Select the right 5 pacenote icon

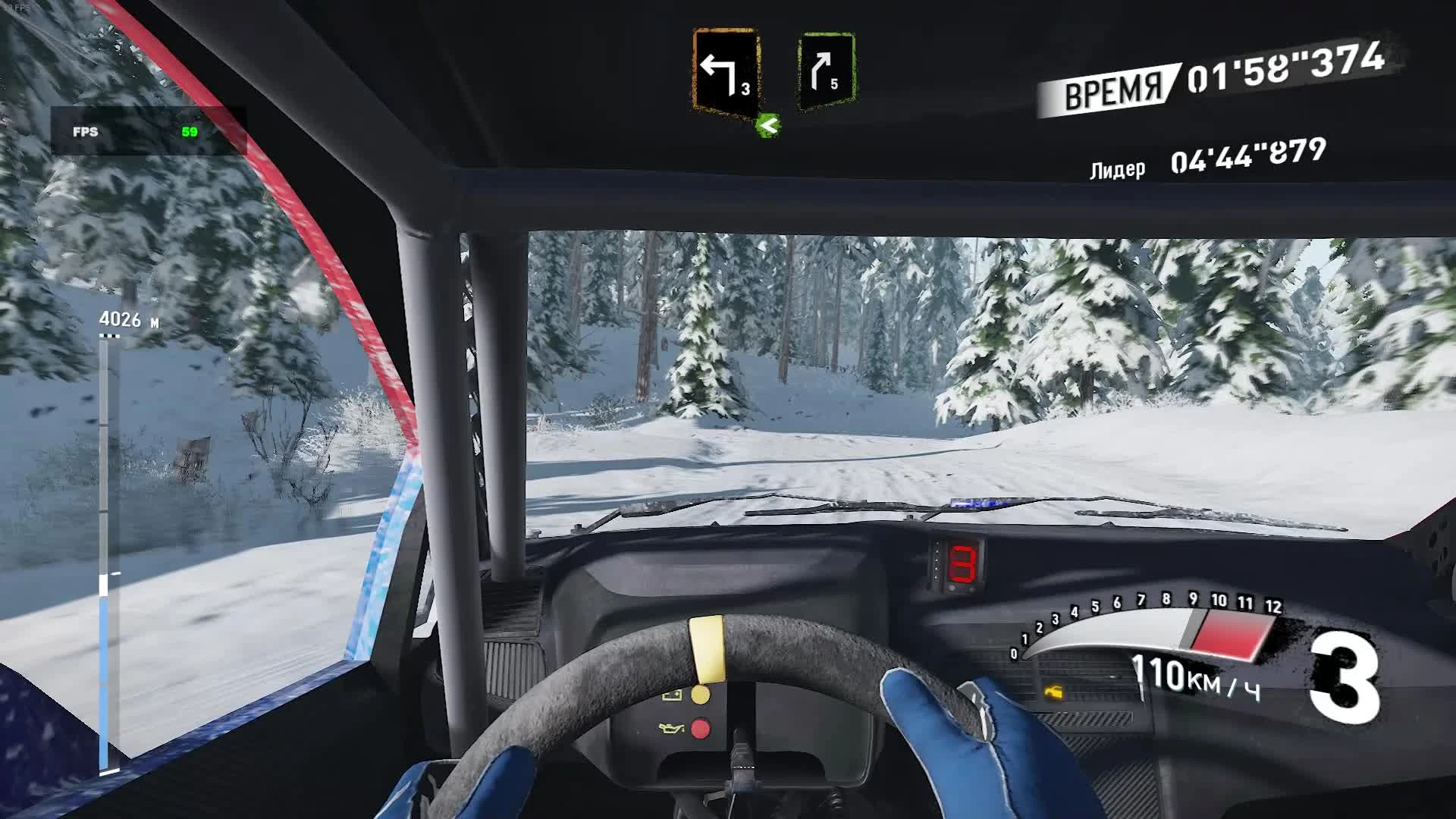[825, 68]
